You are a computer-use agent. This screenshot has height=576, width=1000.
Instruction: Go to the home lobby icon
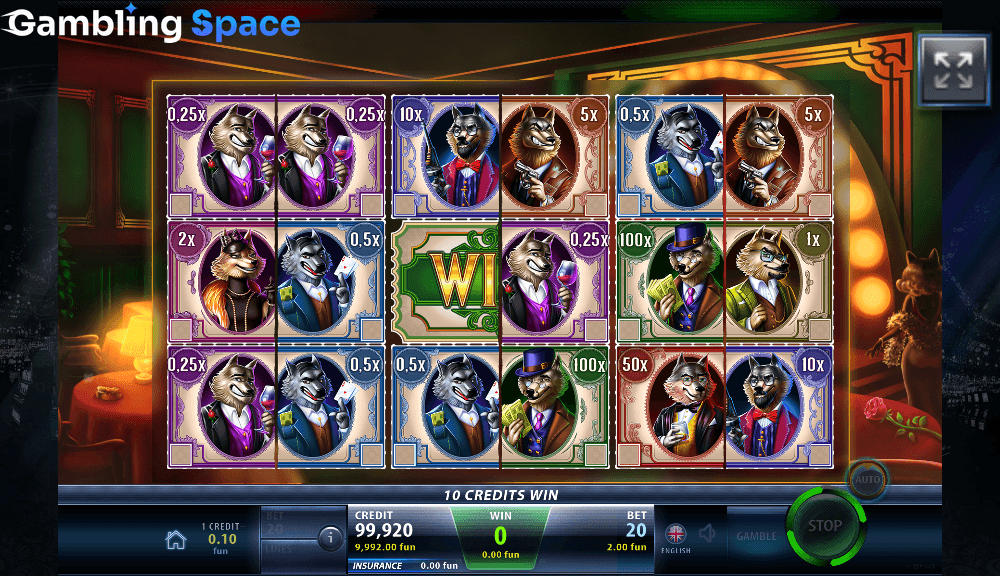(x=176, y=540)
